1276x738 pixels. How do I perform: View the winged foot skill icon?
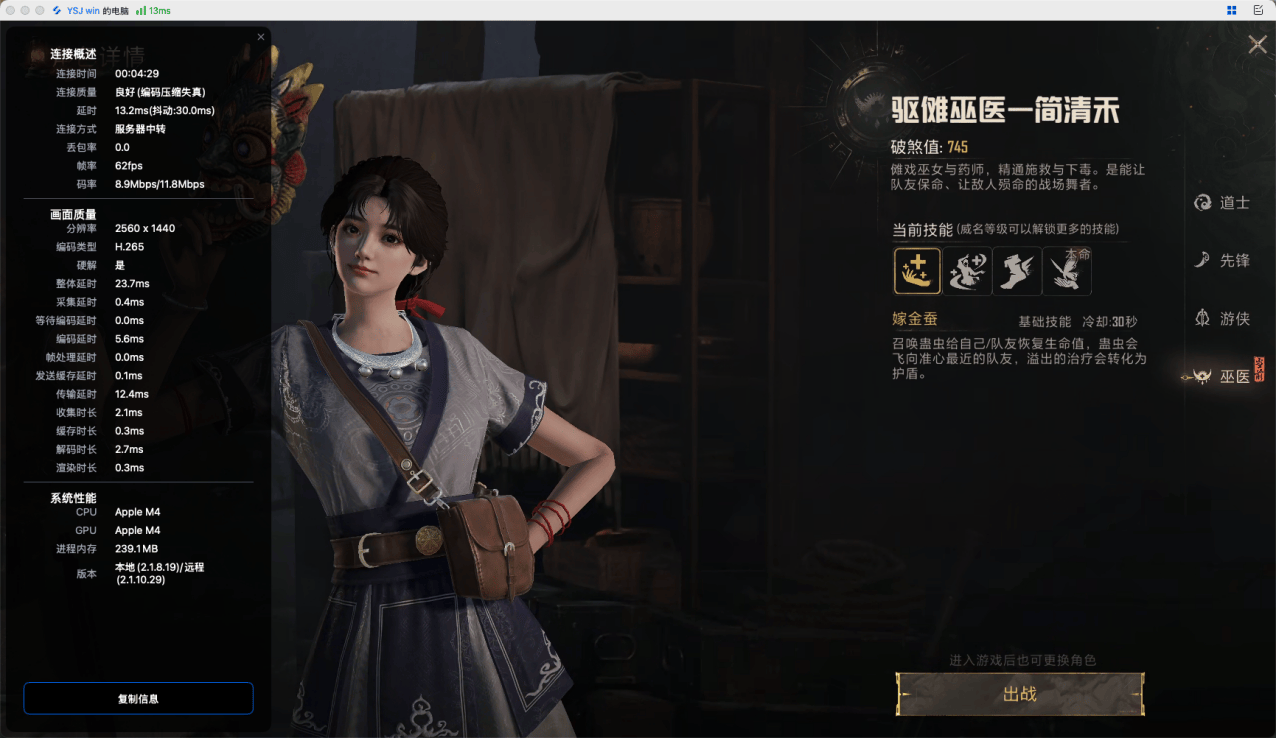(x=1017, y=271)
